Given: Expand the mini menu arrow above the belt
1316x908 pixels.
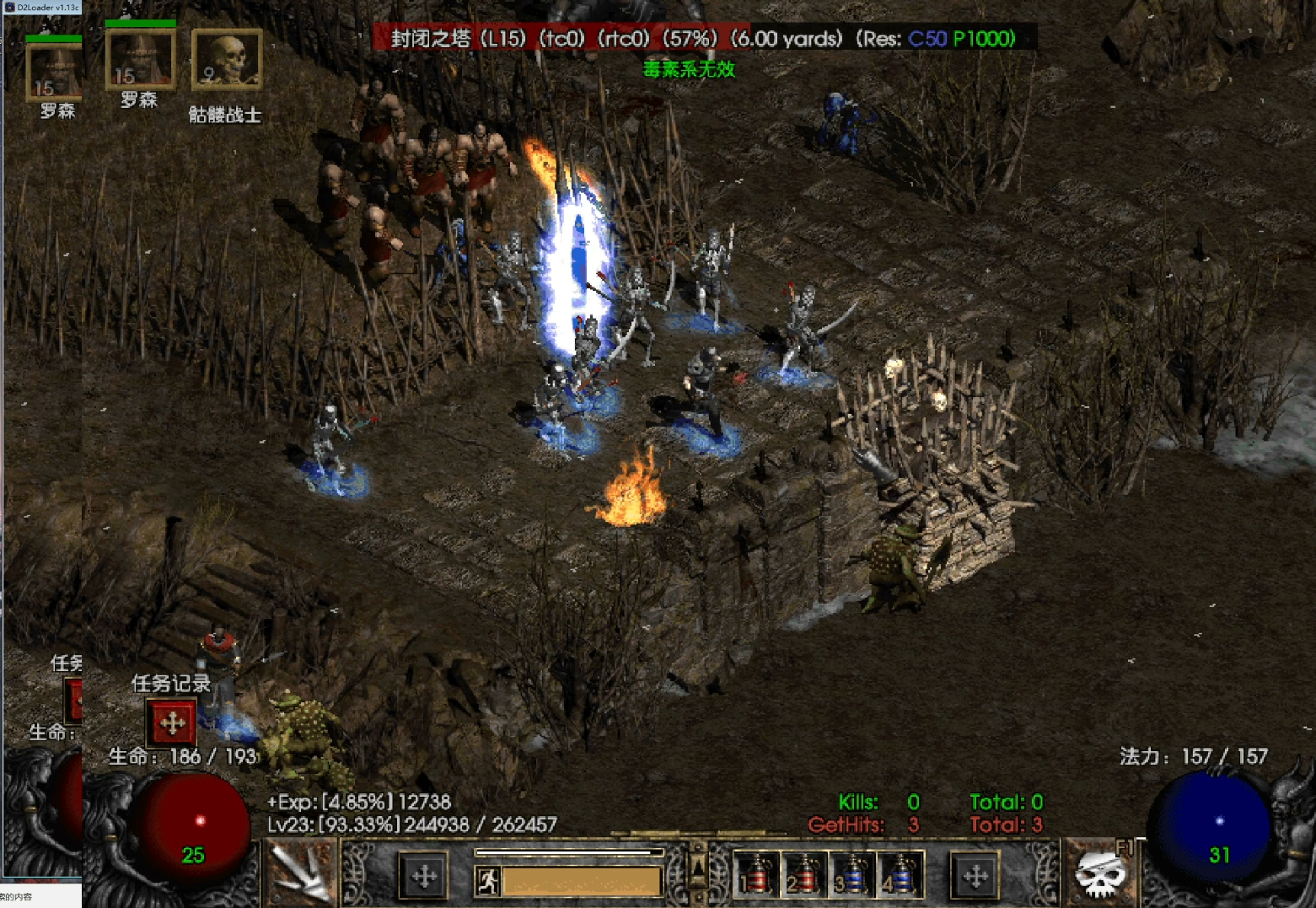Looking at the screenshot, I should click(698, 866).
